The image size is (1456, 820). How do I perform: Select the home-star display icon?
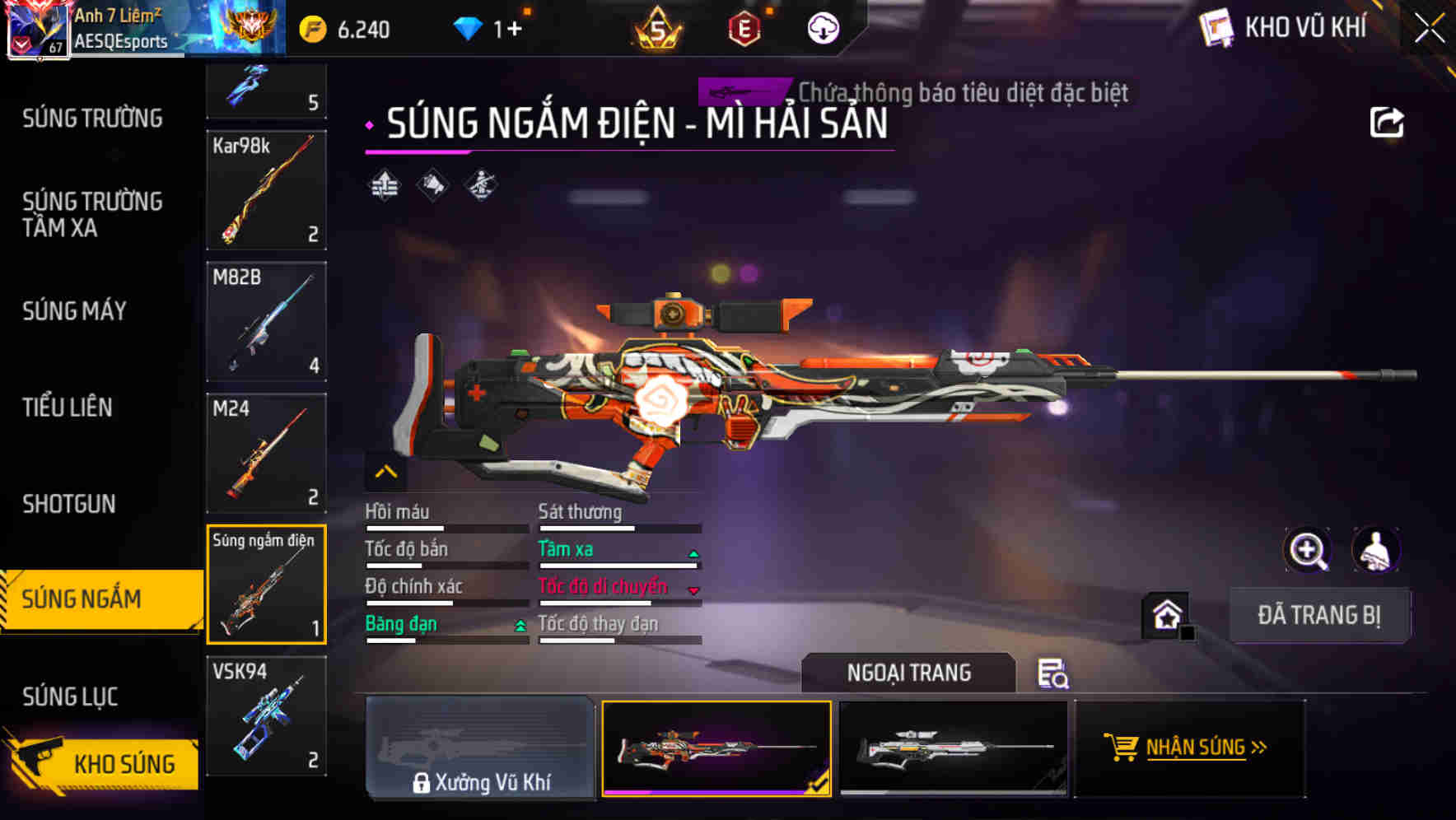click(1168, 614)
